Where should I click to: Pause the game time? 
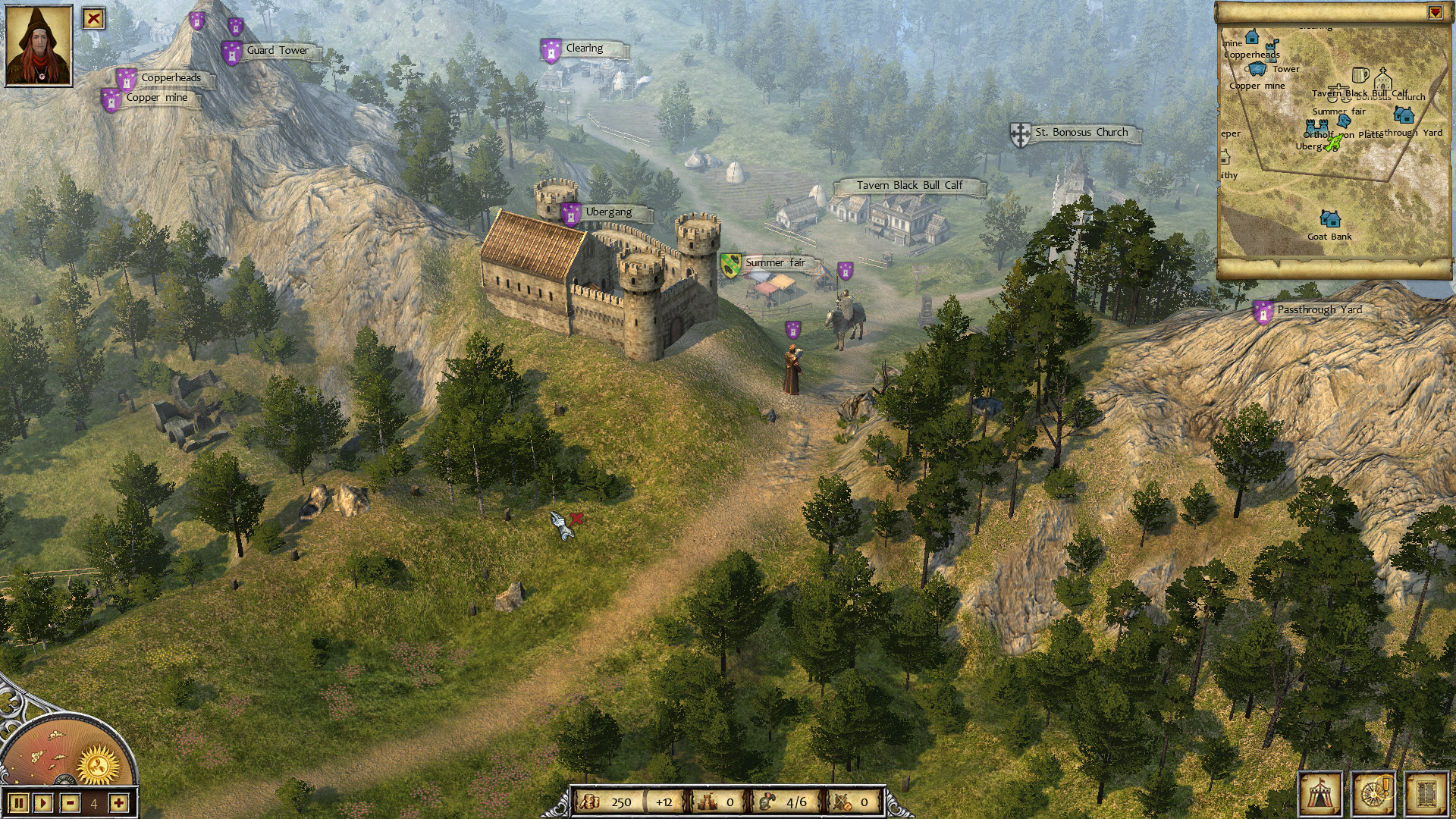[x=17, y=802]
